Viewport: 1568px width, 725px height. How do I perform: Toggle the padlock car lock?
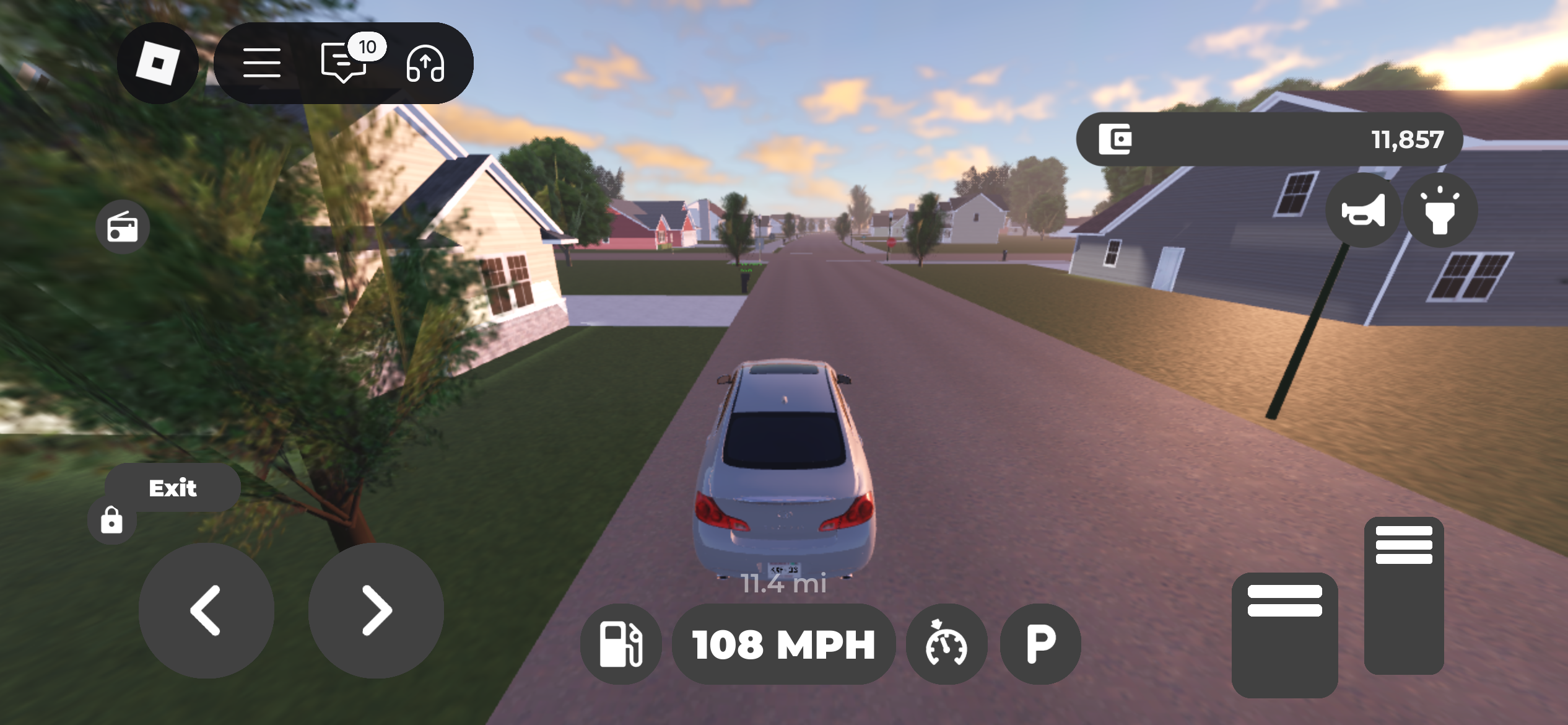pyautogui.click(x=111, y=521)
